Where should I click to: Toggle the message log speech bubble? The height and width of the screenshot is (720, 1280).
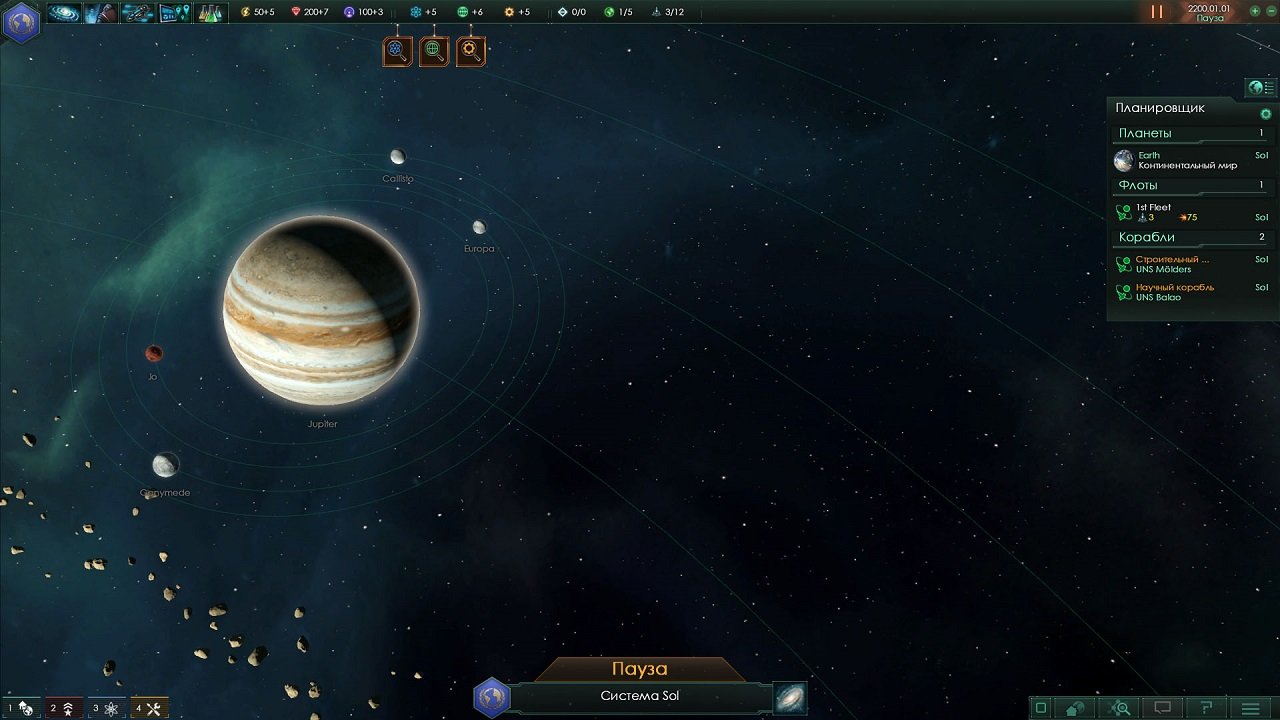point(1162,707)
